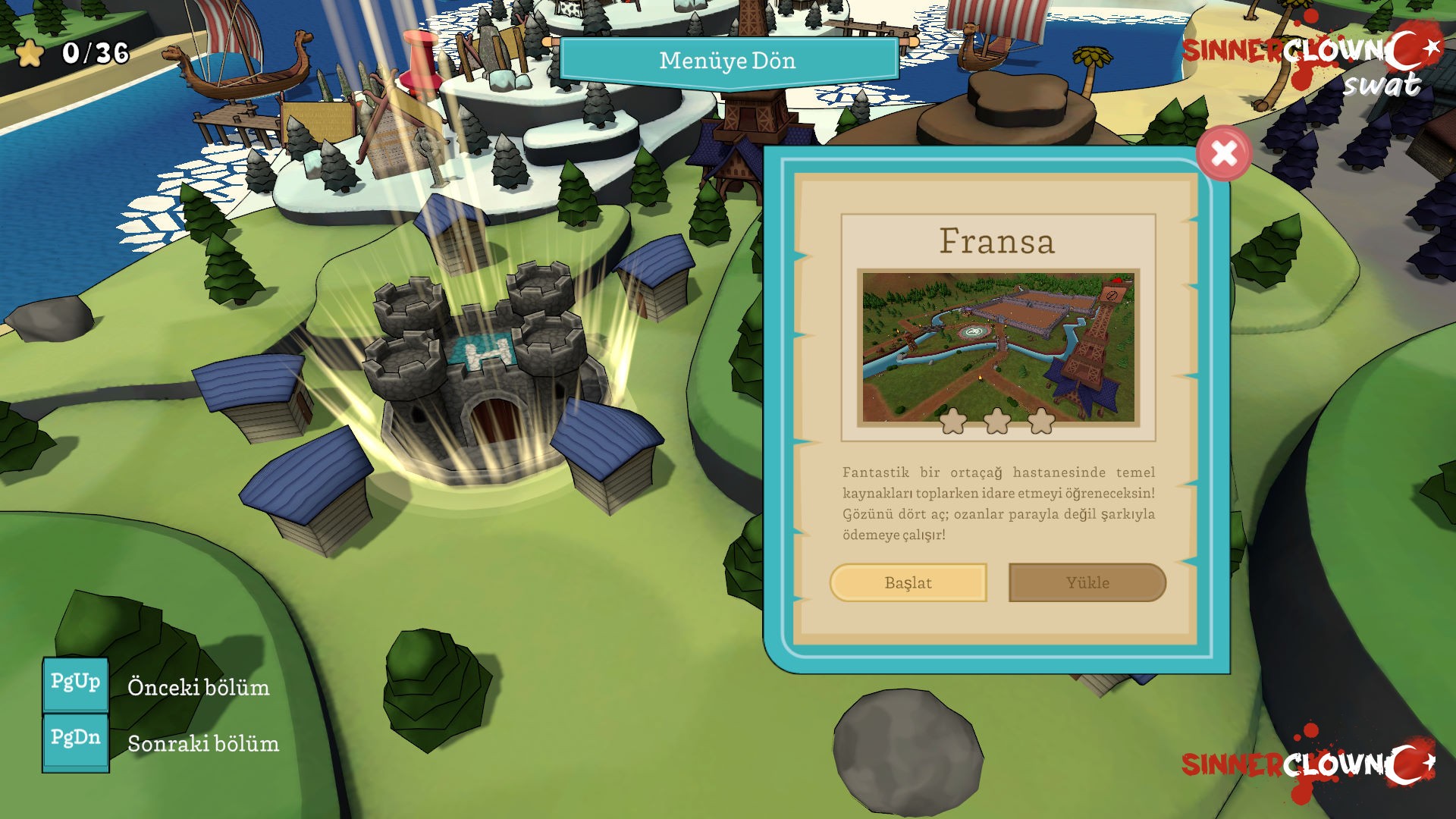Go to next level with PgDn tile
This screenshot has height=819, width=1456.
click(x=75, y=739)
